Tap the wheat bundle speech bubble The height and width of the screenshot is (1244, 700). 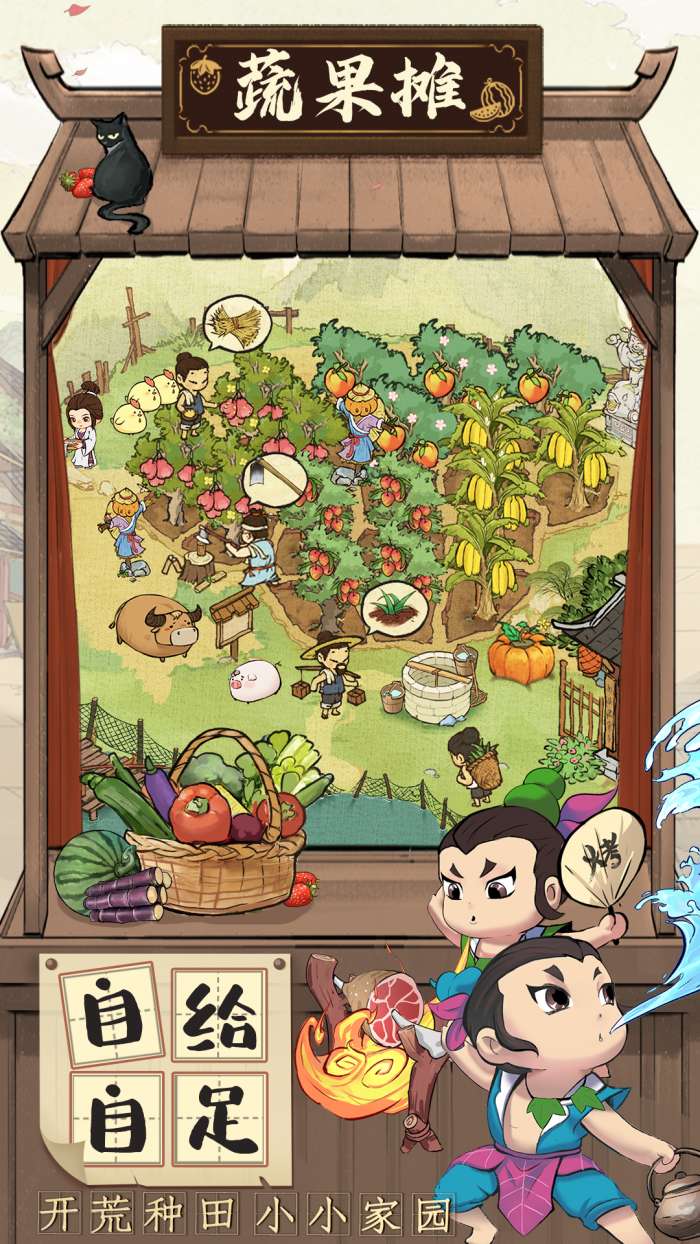tap(237, 323)
